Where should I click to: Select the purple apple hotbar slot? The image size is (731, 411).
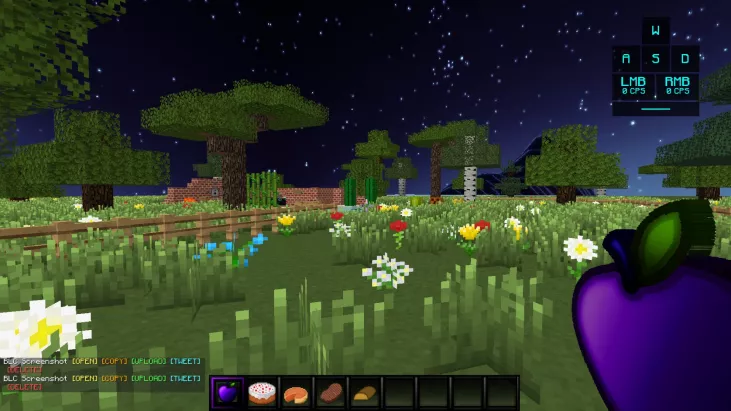[227, 392]
